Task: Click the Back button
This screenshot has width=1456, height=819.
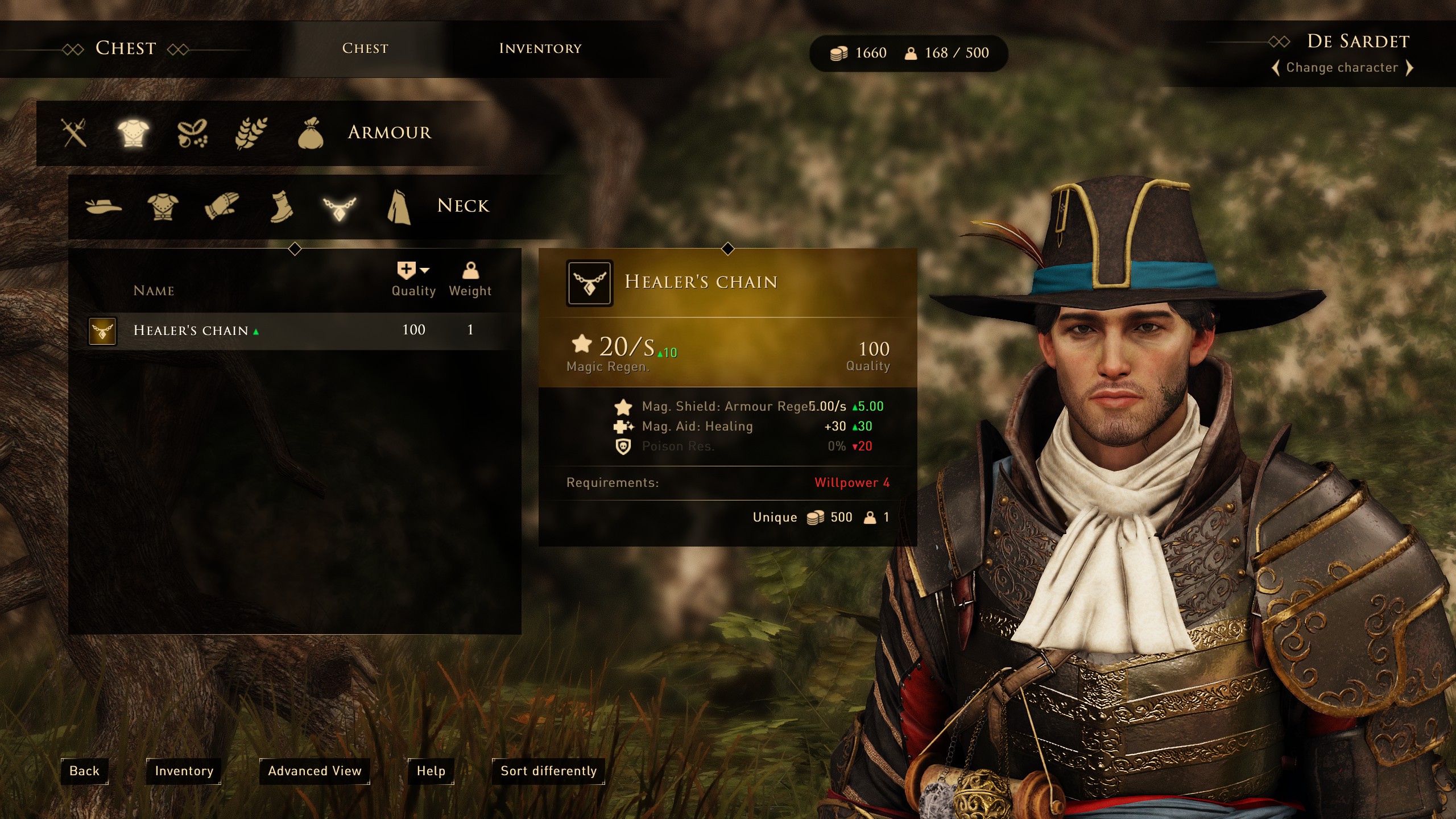Action: [84, 771]
